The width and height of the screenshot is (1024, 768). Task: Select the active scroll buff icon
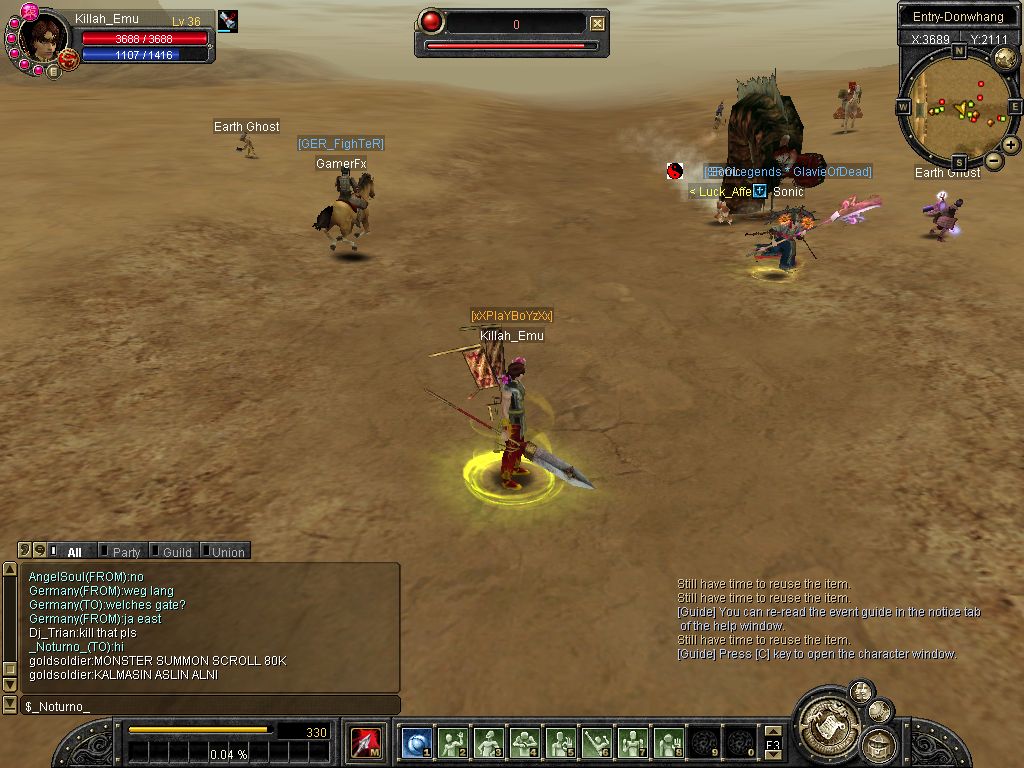[228, 21]
